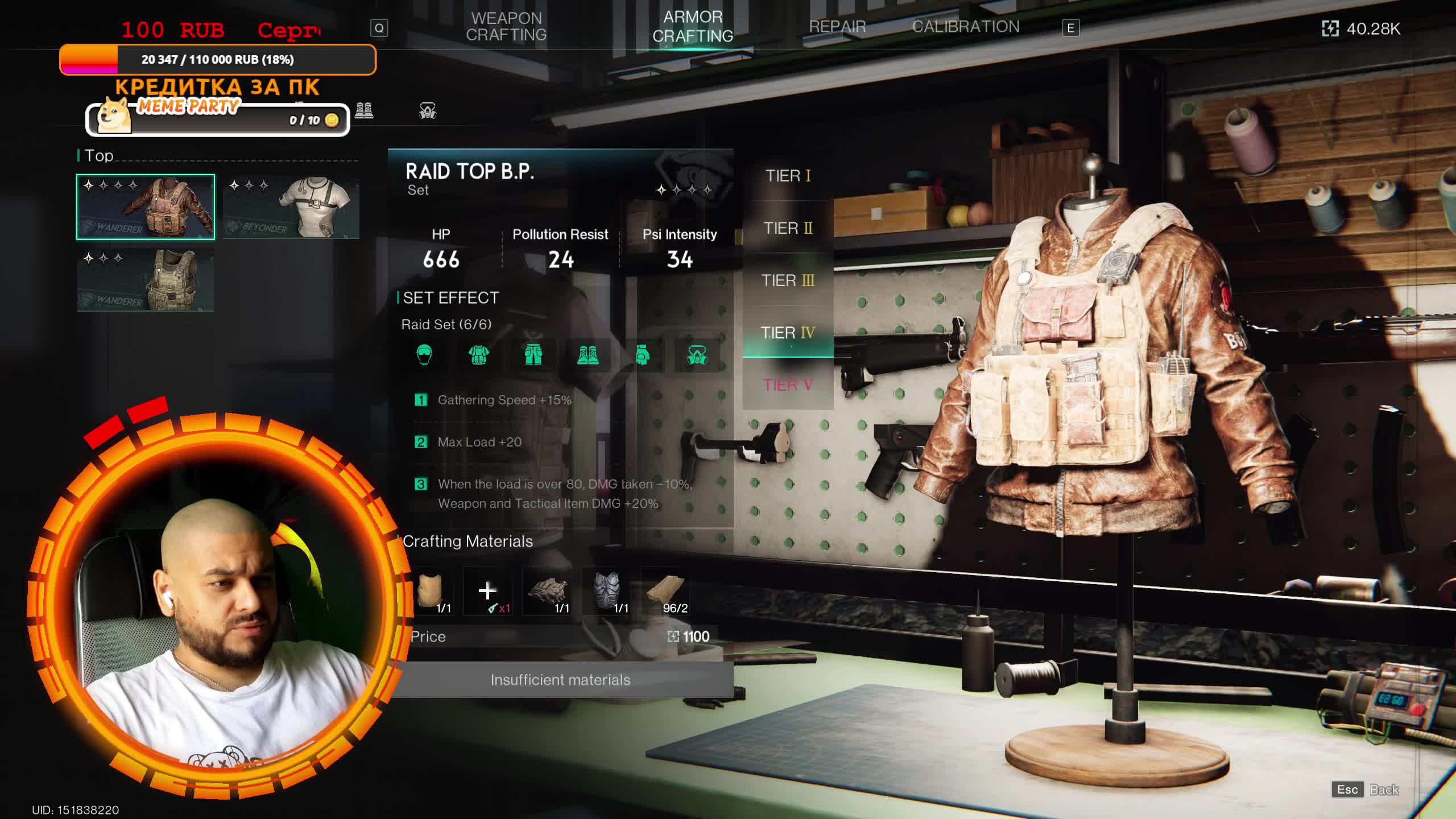
Task: Pick the Tier V option
Action: point(788,386)
